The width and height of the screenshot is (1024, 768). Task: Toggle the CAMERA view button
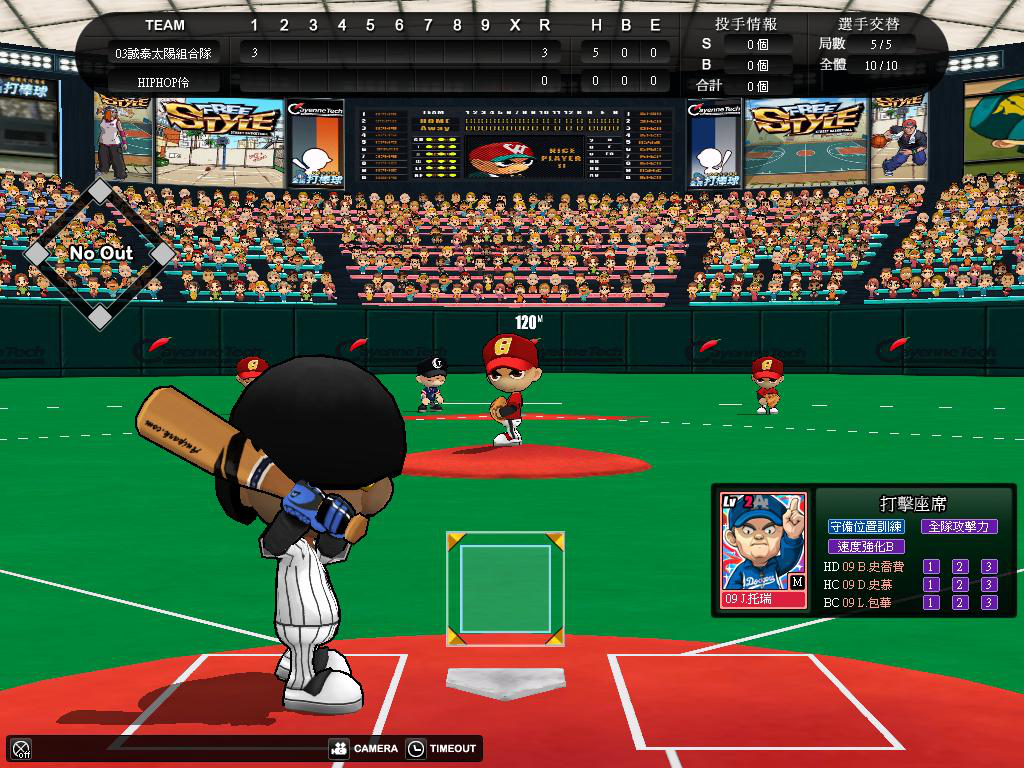pos(364,748)
